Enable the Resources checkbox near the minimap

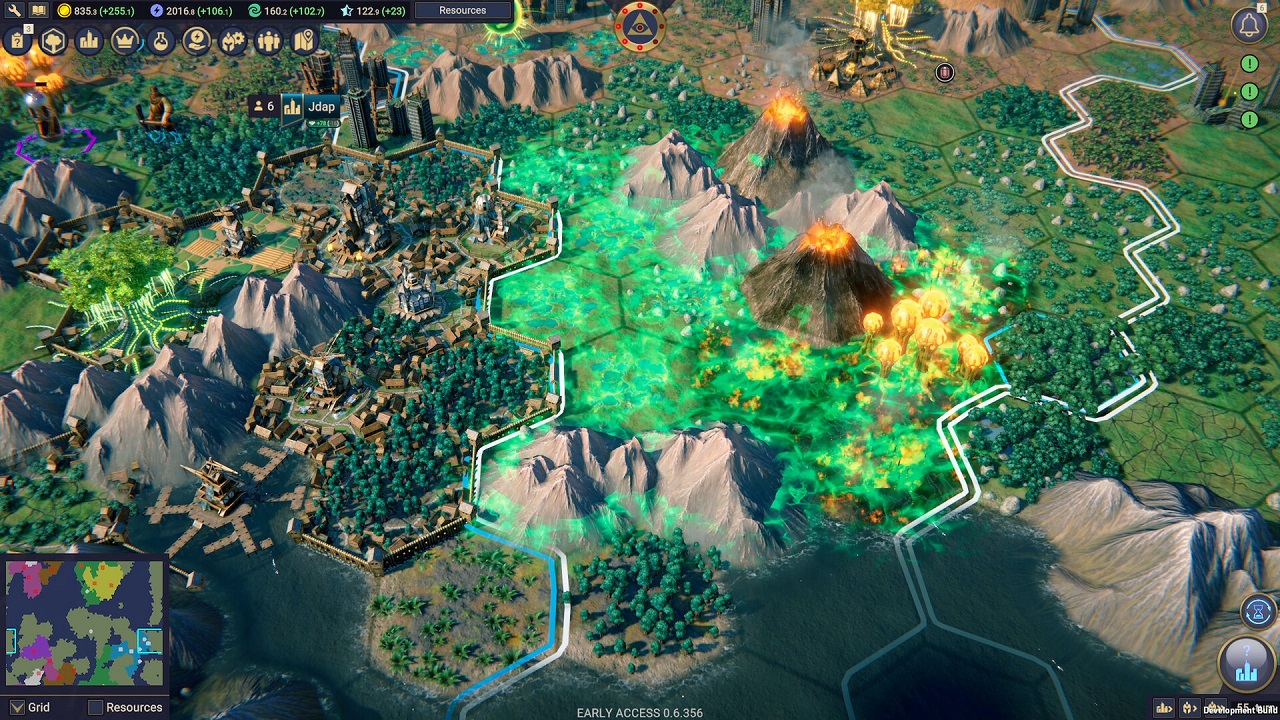click(x=96, y=707)
